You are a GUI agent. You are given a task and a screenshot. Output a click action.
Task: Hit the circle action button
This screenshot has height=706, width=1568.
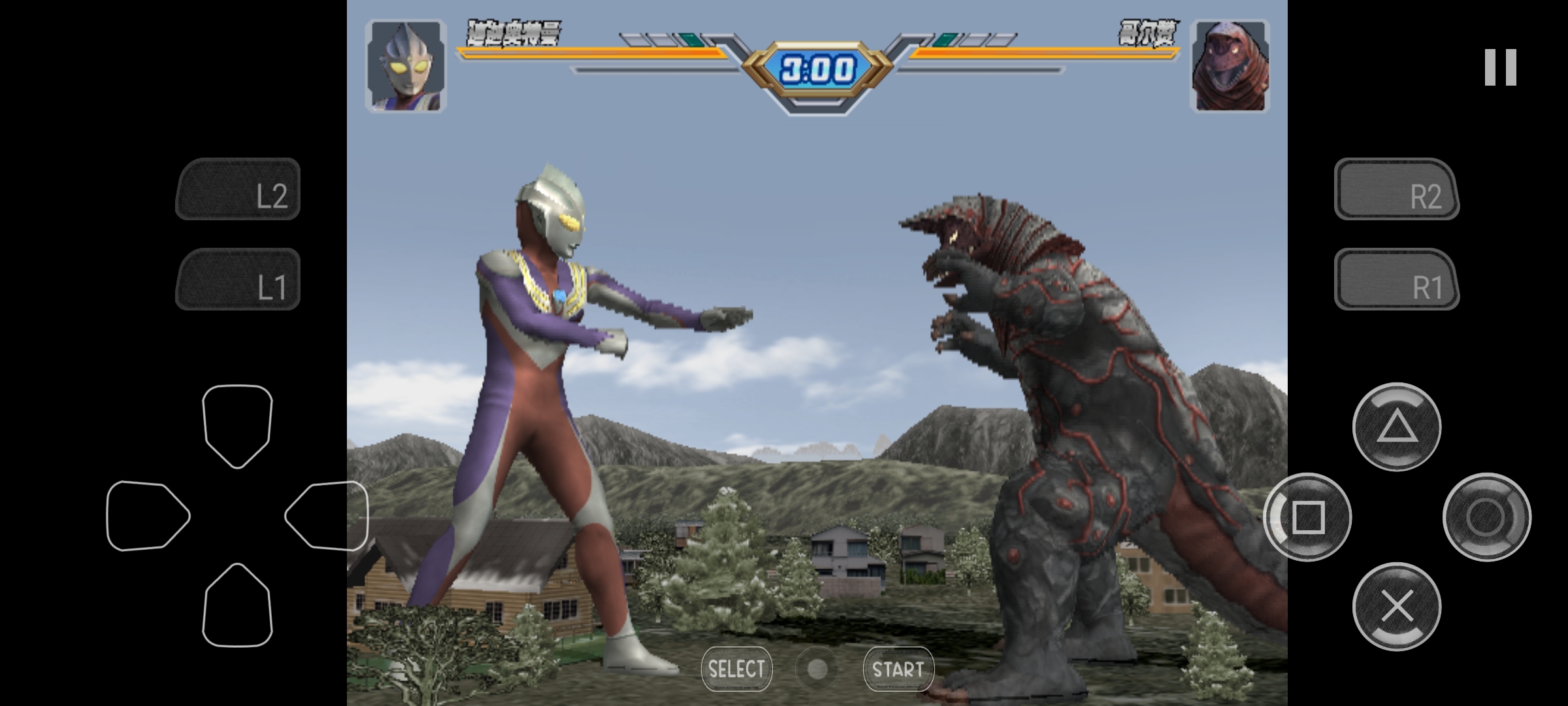[x=1486, y=517]
